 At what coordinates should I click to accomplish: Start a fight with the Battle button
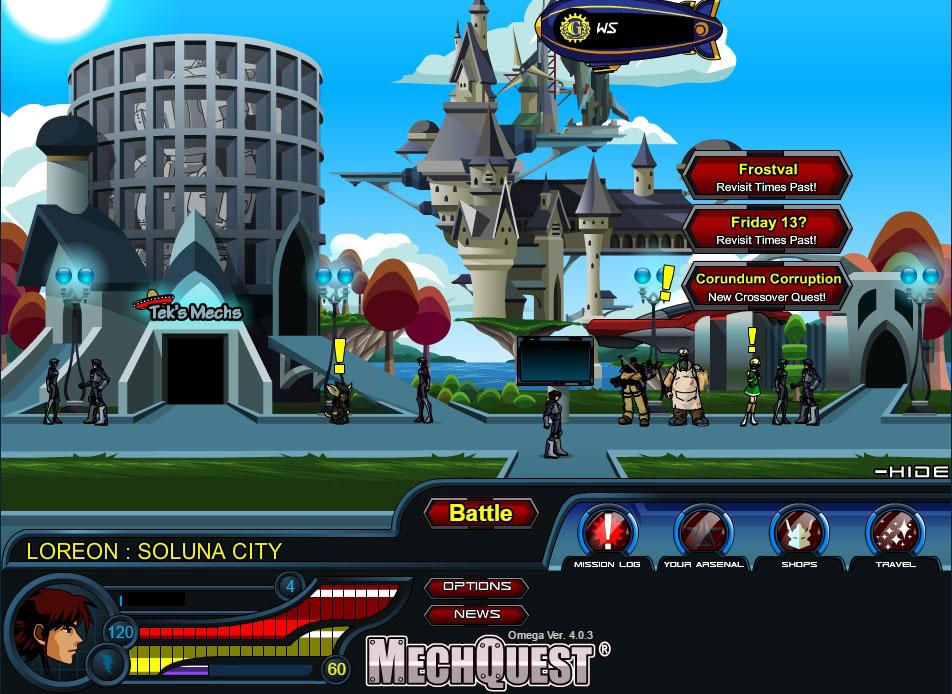click(x=480, y=513)
